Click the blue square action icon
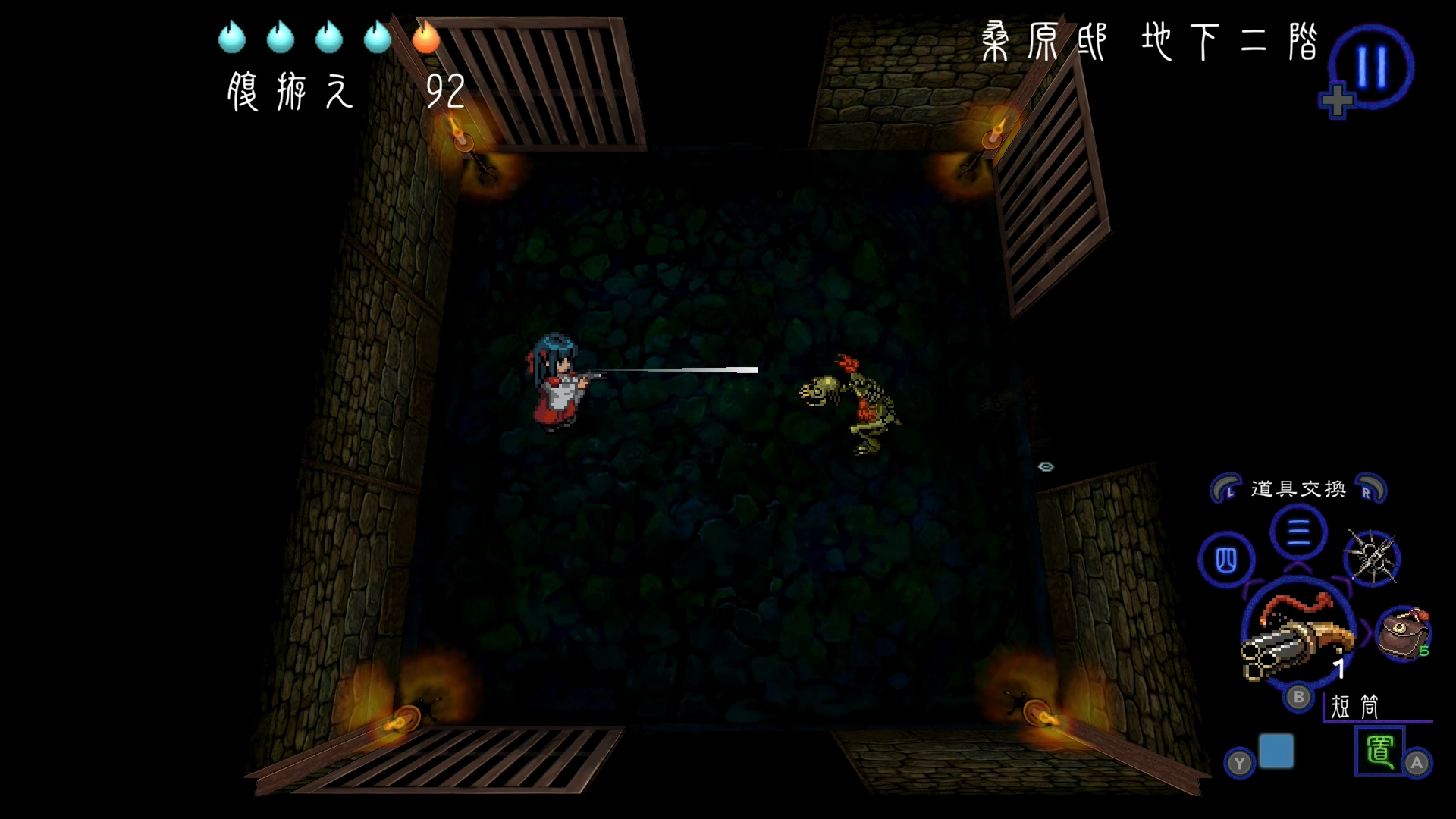 click(x=1276, y=751)
